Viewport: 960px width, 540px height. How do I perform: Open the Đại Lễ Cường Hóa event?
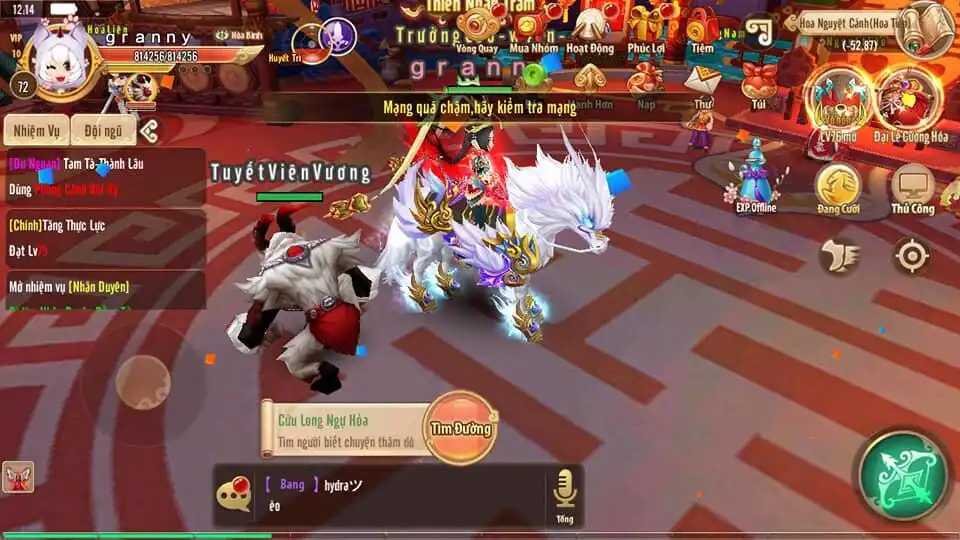click(x=909, y=104)
